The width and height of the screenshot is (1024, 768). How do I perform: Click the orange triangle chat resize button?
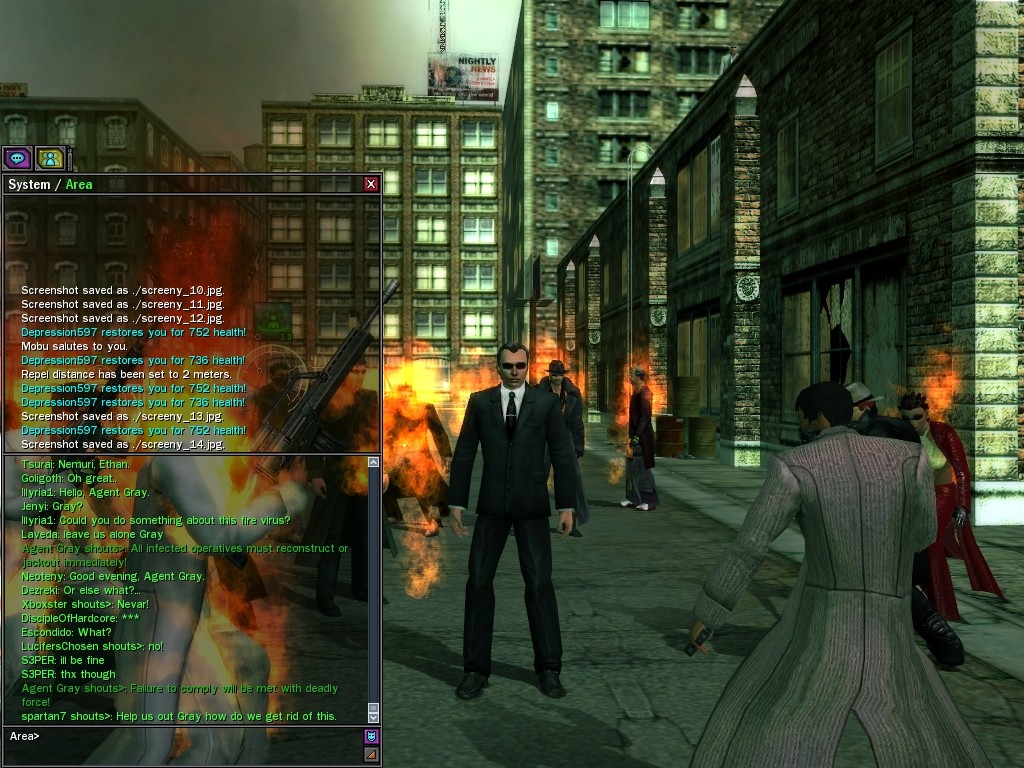point(371,754)
